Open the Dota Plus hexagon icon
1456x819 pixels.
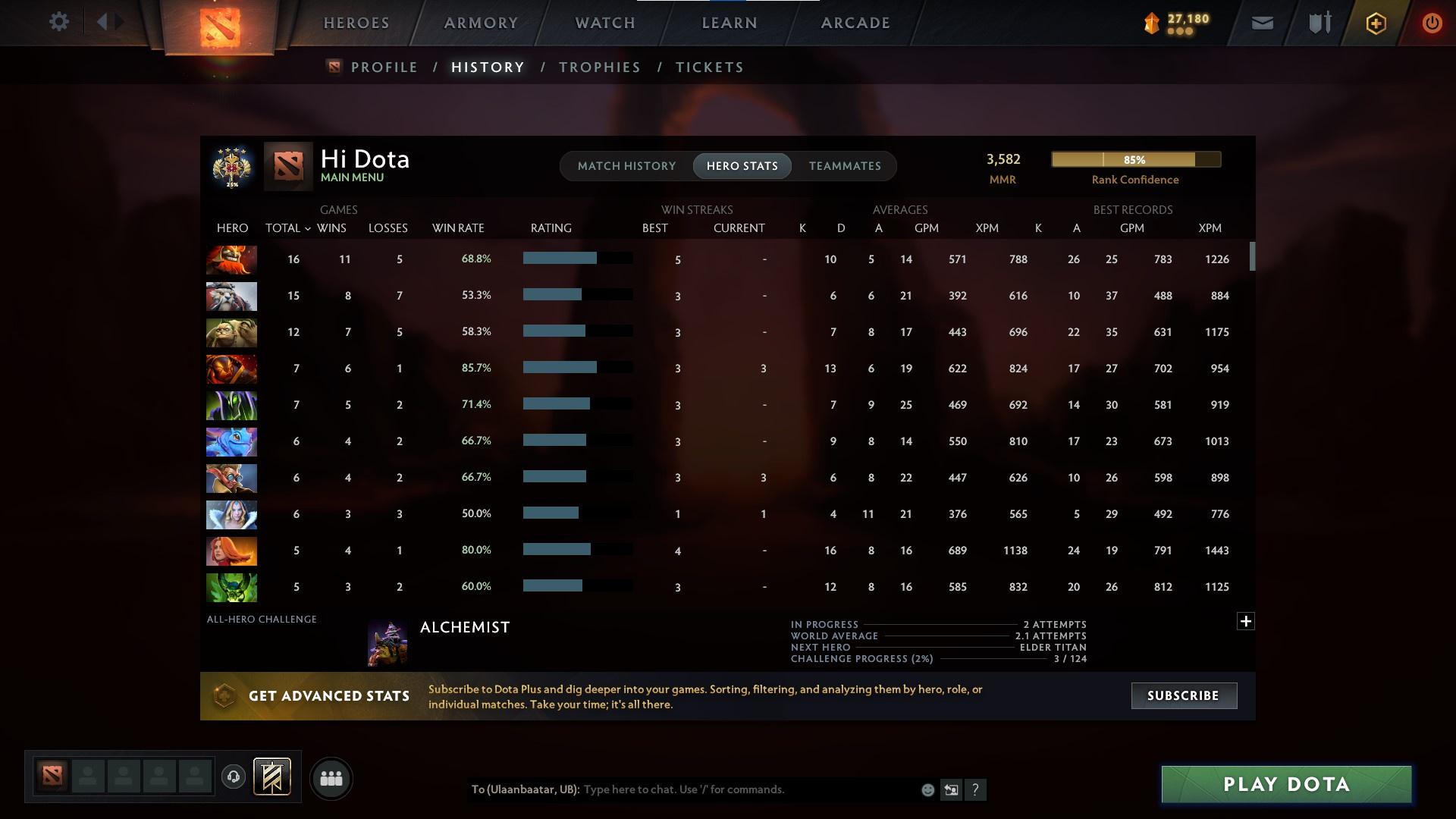point(1375,23)
